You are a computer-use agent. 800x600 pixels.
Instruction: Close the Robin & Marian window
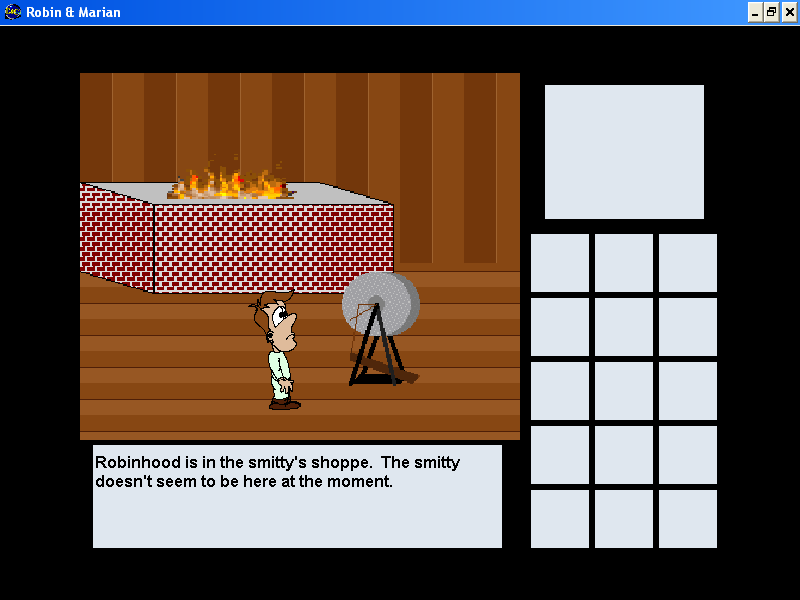(x=788, y=12)
